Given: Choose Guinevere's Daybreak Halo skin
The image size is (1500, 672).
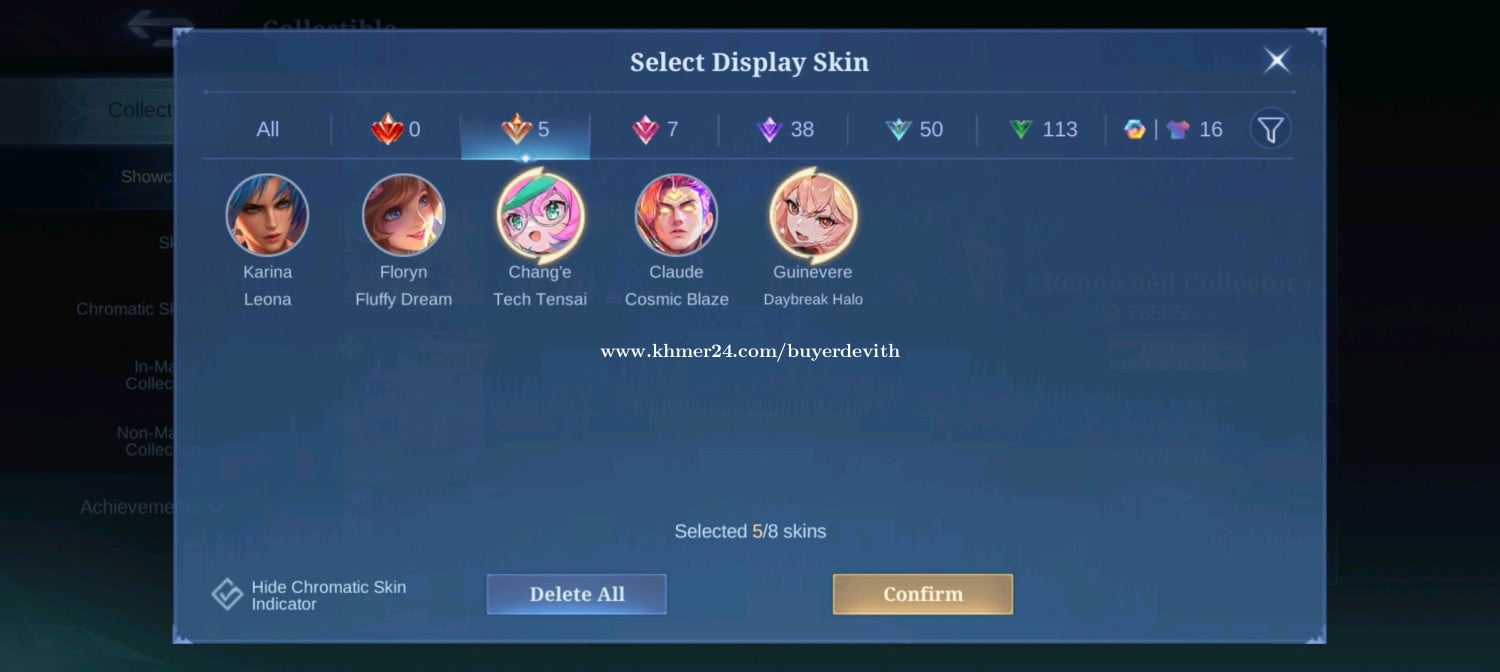Looking at the screenshot, I should 813,215.
